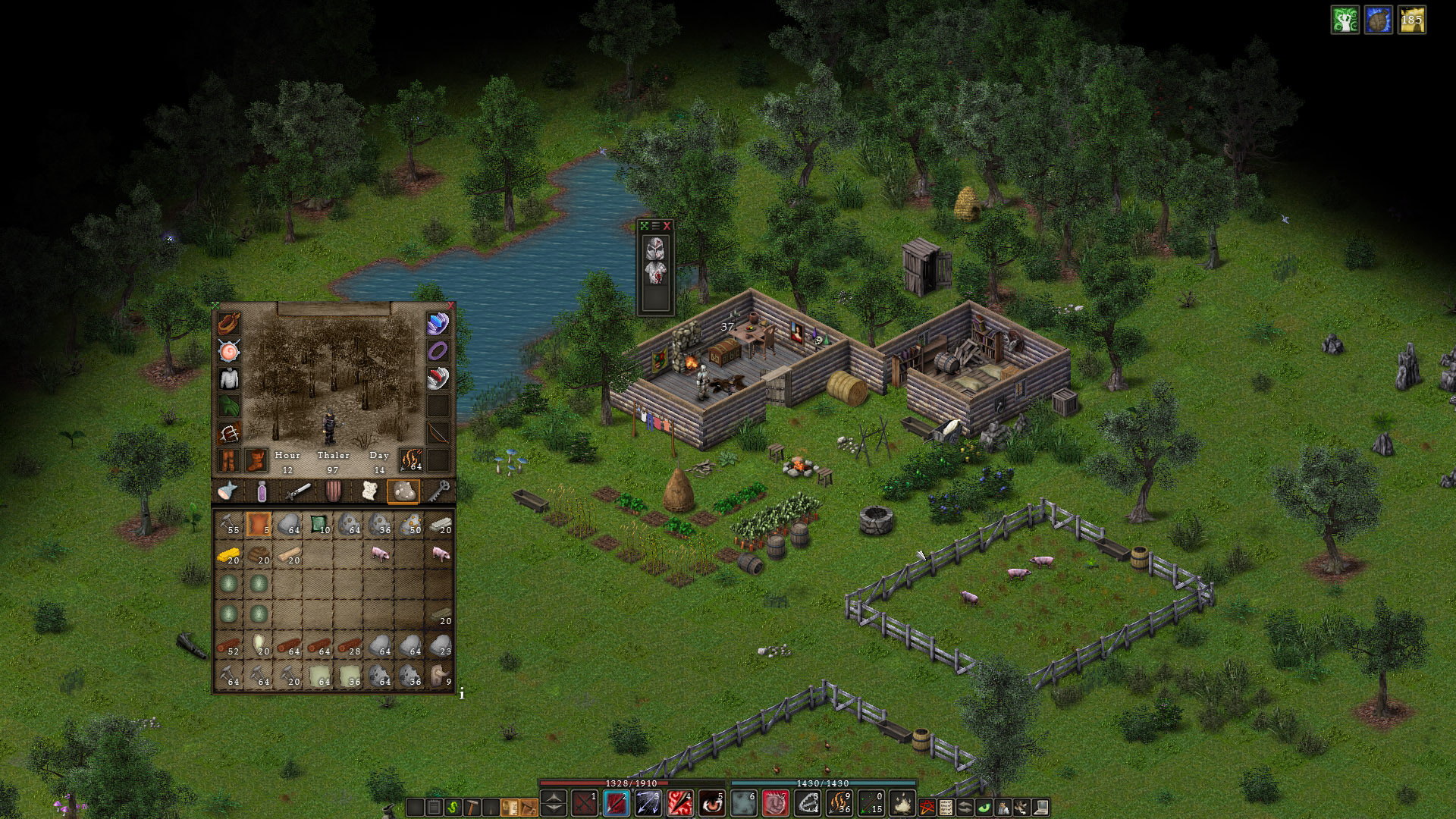
Task: Select the gold bar stack of 20
Action: (228, 555)
